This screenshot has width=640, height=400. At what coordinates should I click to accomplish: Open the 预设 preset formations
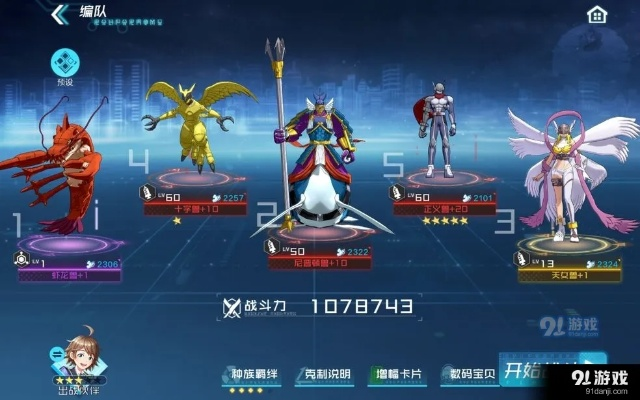coord(65,66)
